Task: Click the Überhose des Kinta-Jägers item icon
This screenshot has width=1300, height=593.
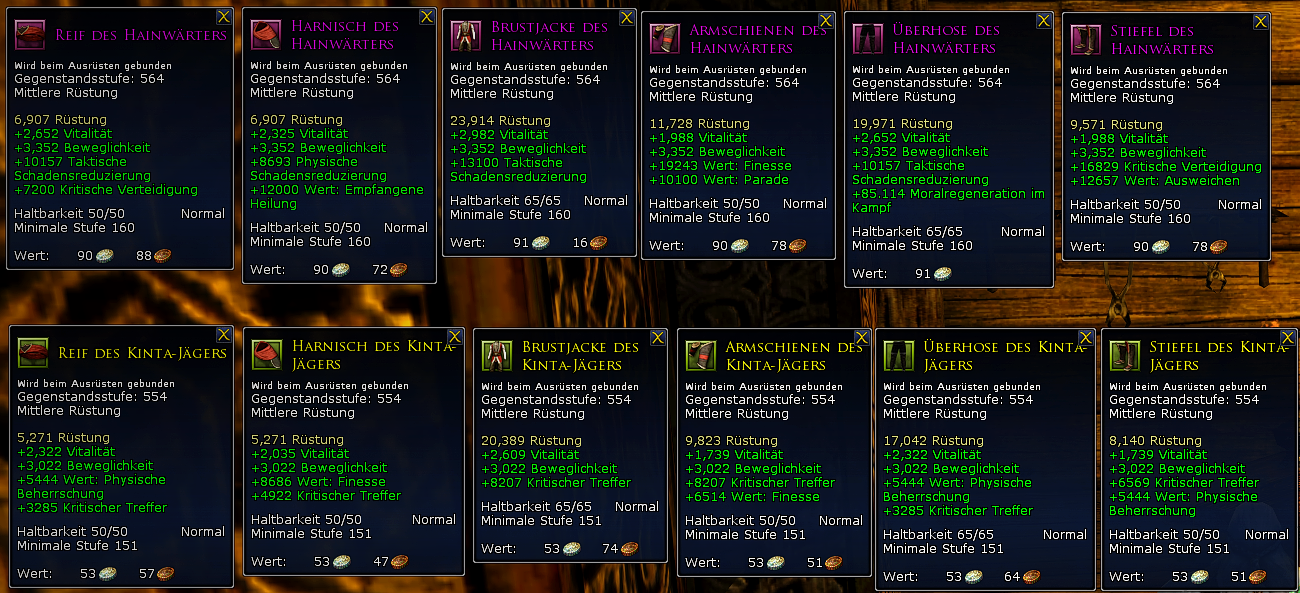Action: click(898, 357)
